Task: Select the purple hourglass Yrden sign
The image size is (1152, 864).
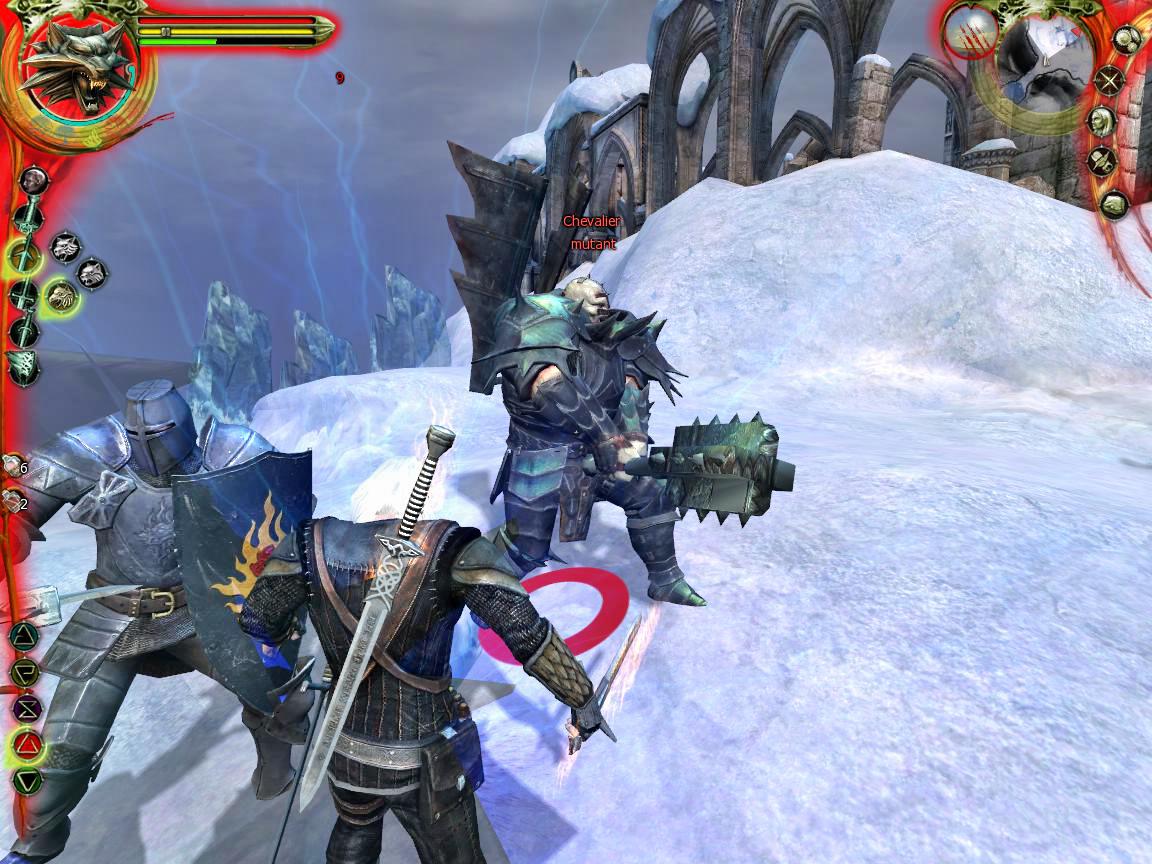Action: click(x=25, y=708)
